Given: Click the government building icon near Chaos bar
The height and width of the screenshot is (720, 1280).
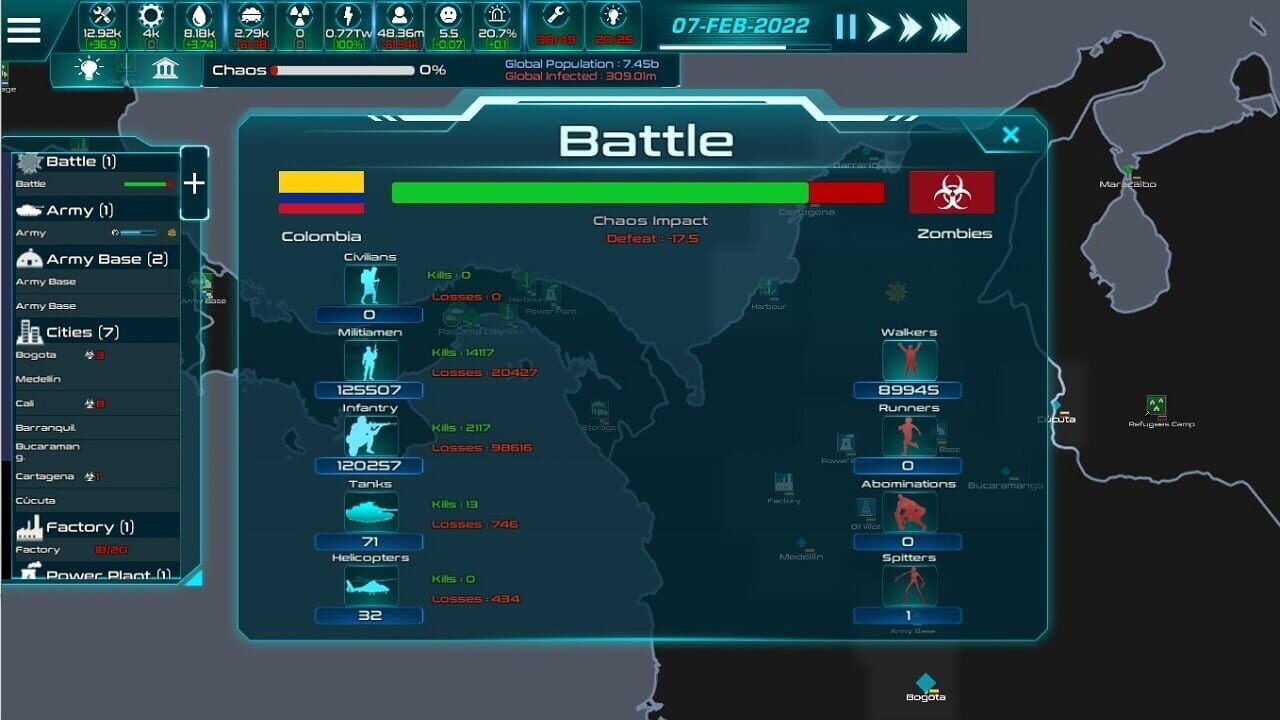Looking at the screenshot, I should pos(164,70).
